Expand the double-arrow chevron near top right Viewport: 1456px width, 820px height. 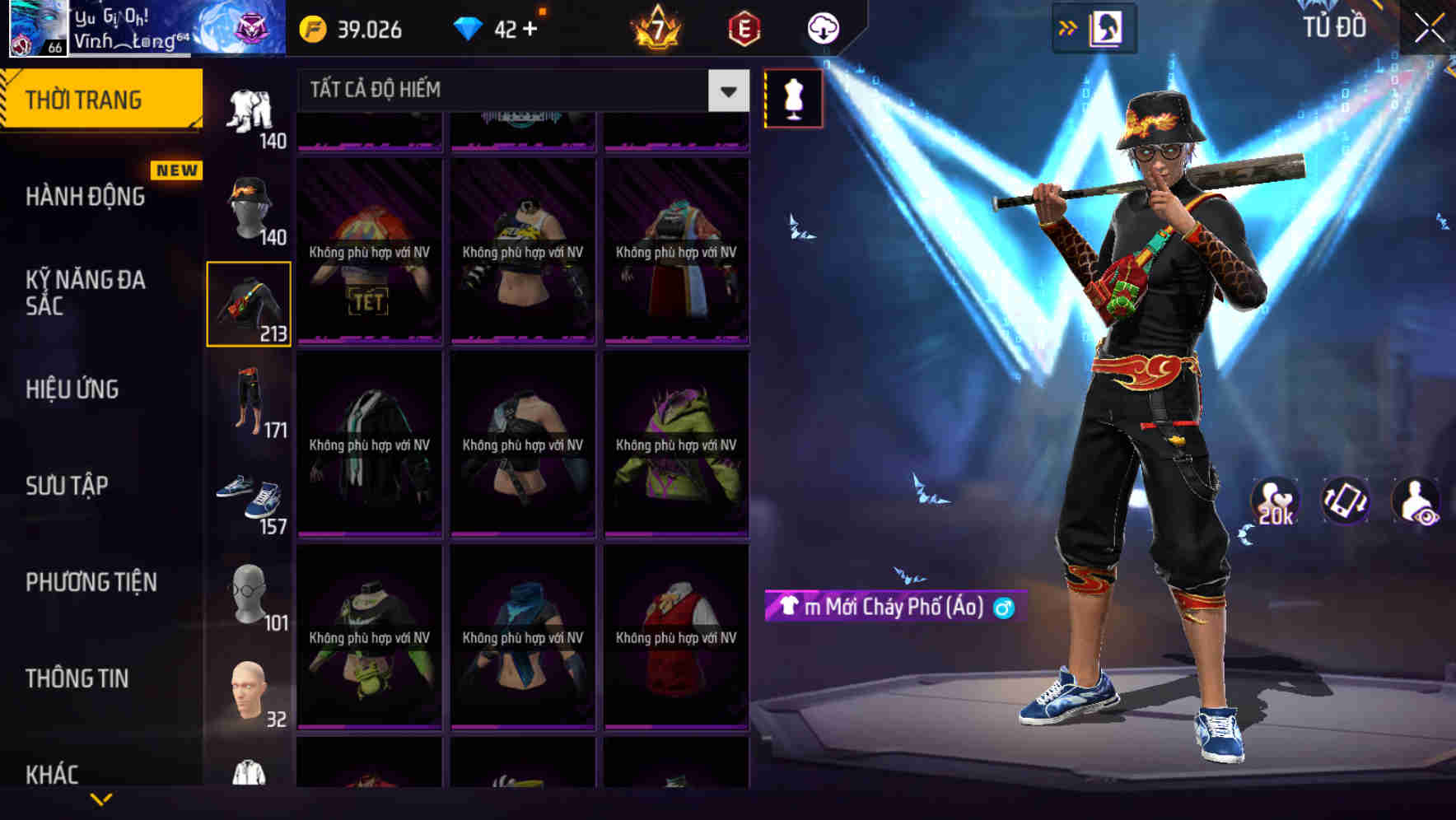point(1068,27)
